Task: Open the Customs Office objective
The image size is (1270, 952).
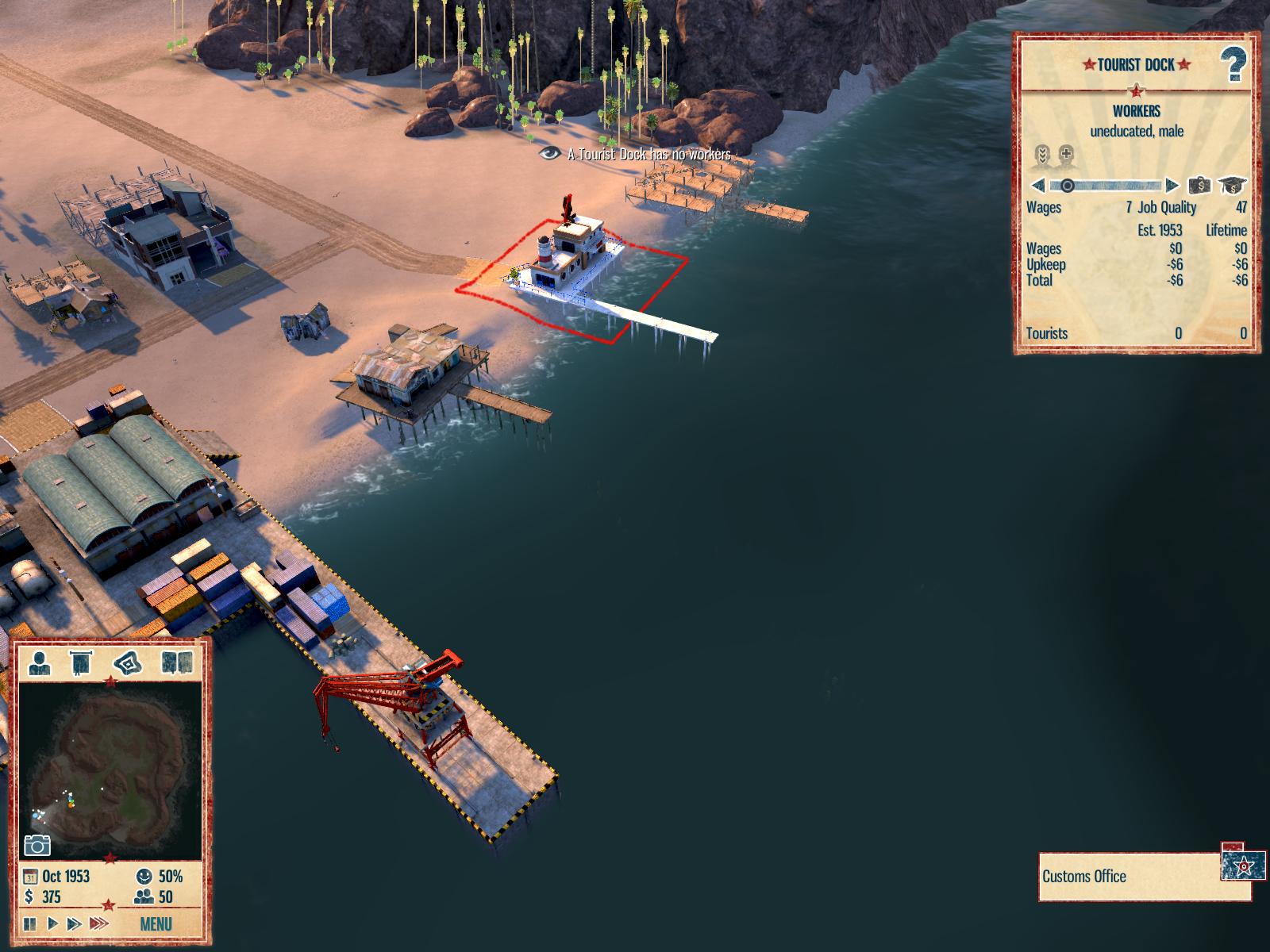Action: tap(1127, 877)
